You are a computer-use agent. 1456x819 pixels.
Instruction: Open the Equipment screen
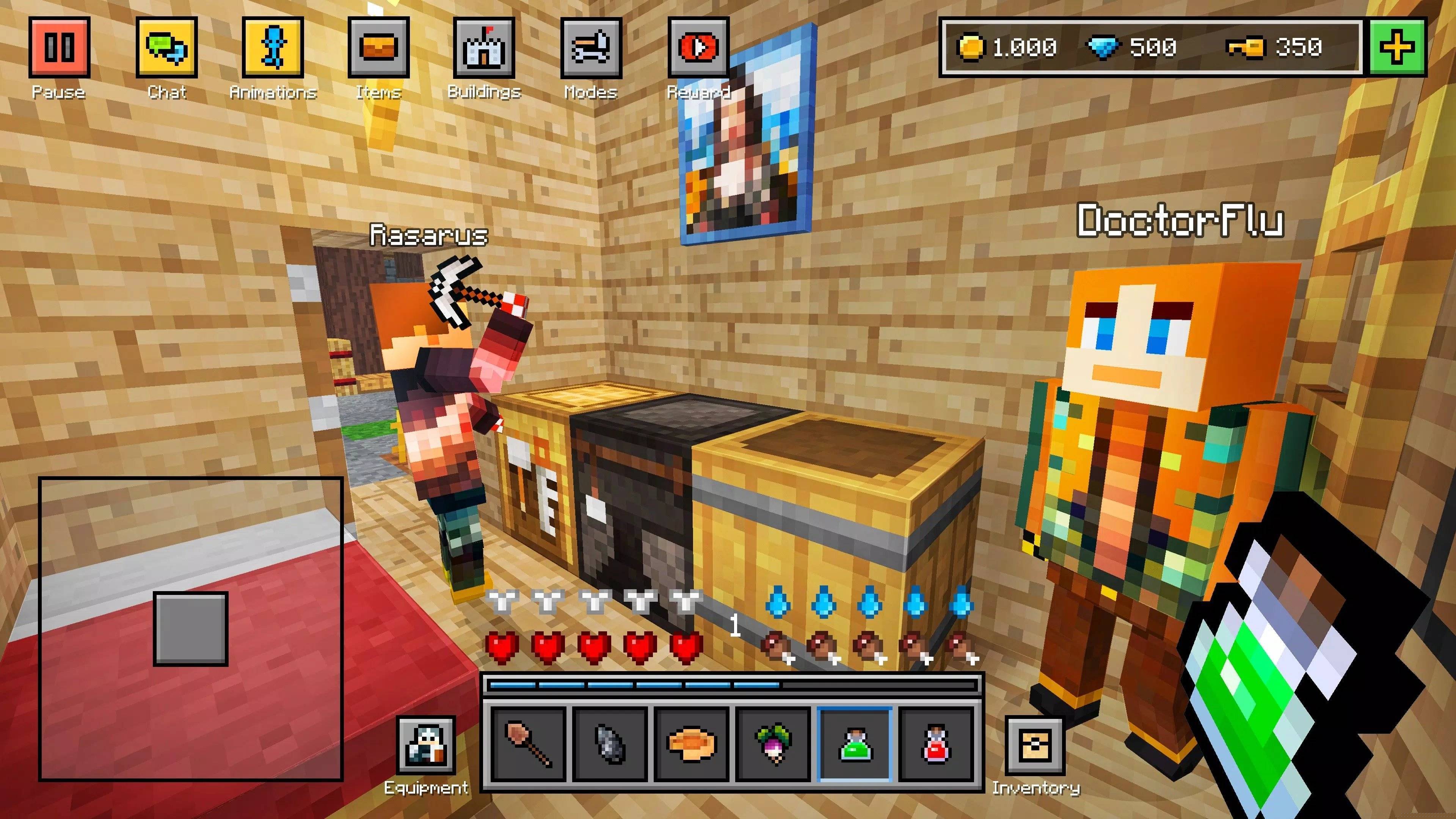point(425,745)
